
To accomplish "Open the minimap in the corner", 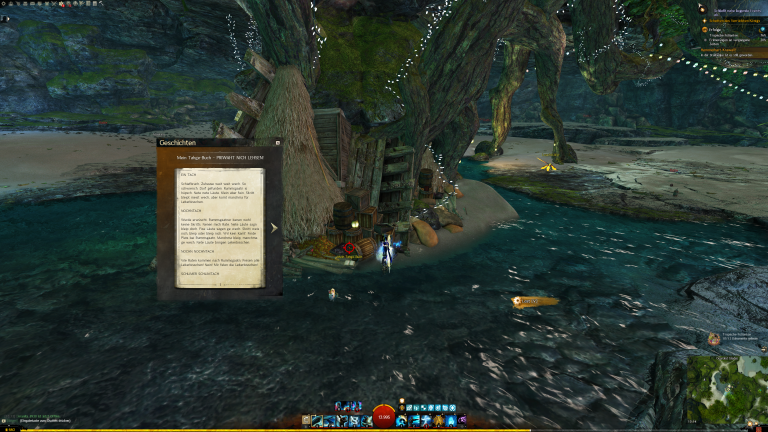I will point(726,389).
